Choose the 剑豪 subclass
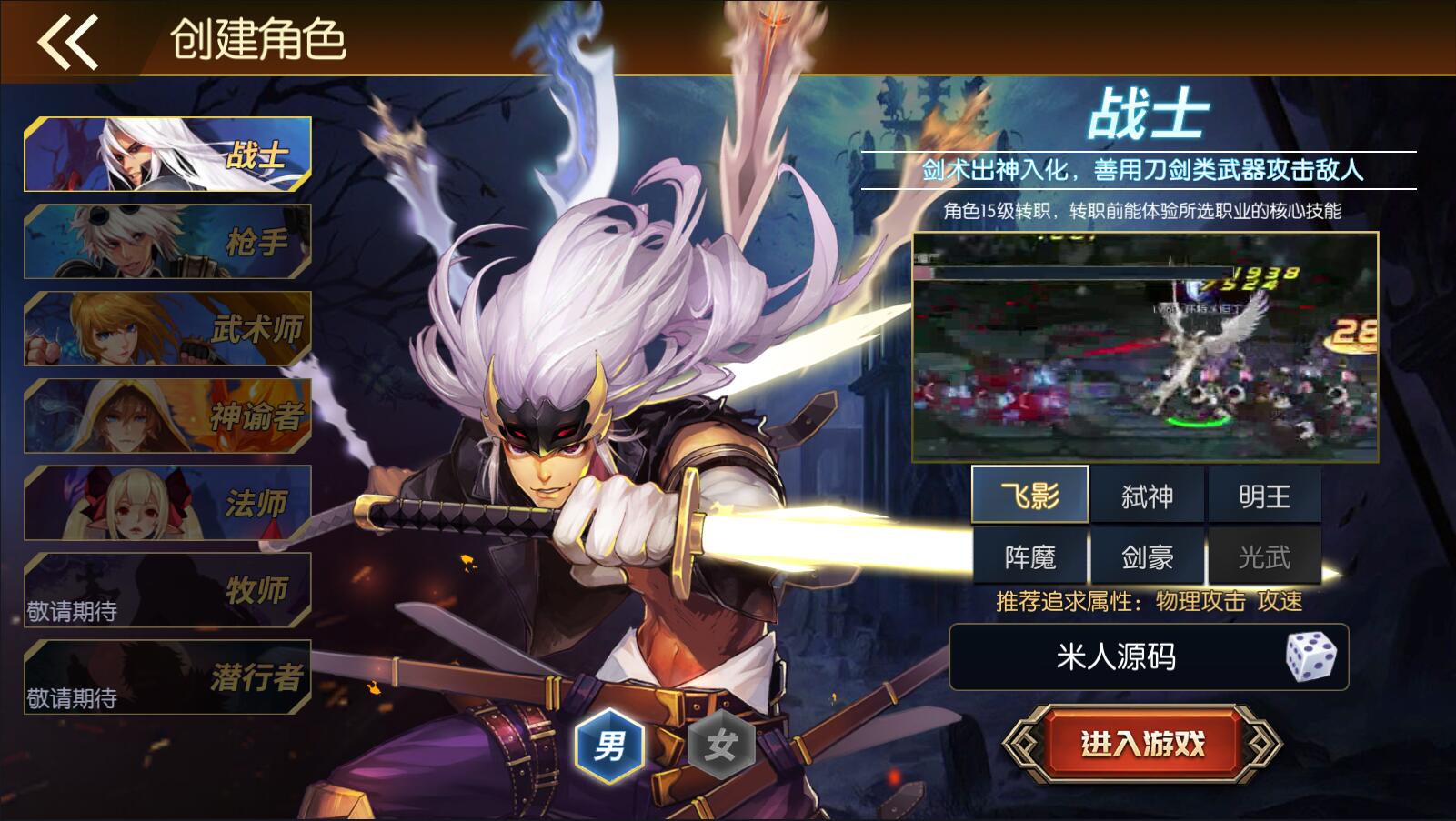 [1147, 556]
